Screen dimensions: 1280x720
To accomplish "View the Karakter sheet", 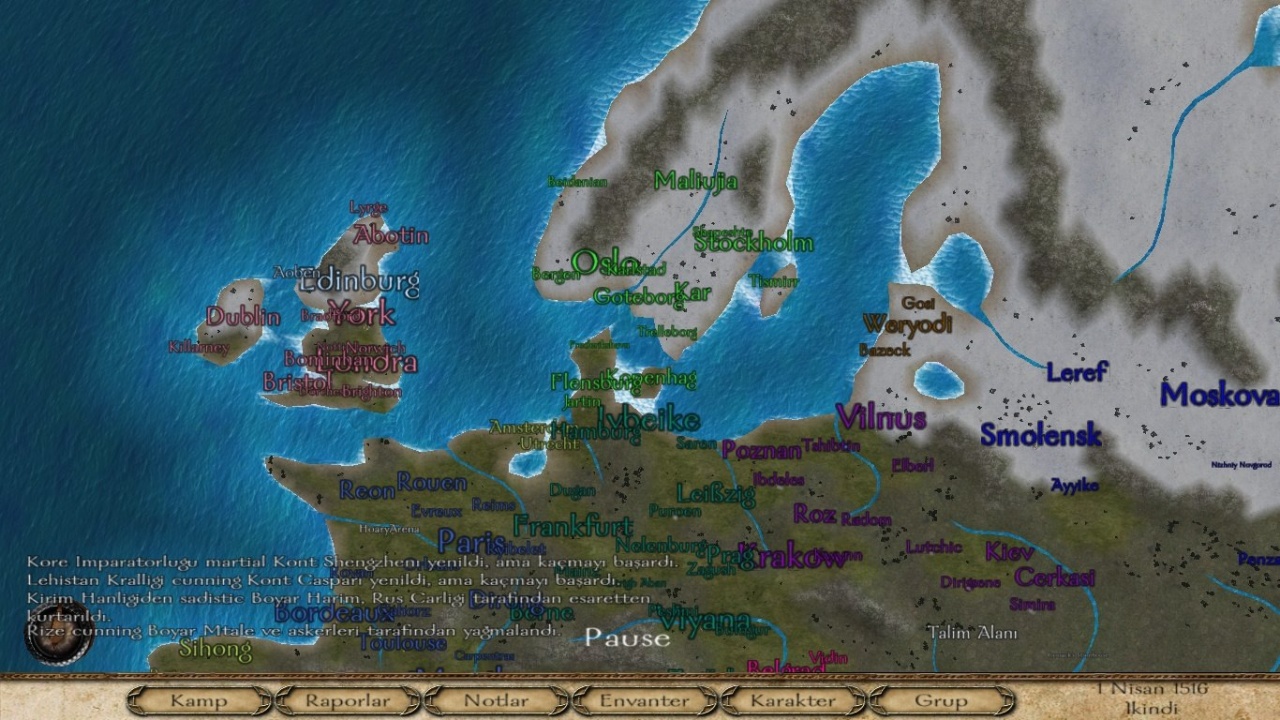I will [792, 701].
